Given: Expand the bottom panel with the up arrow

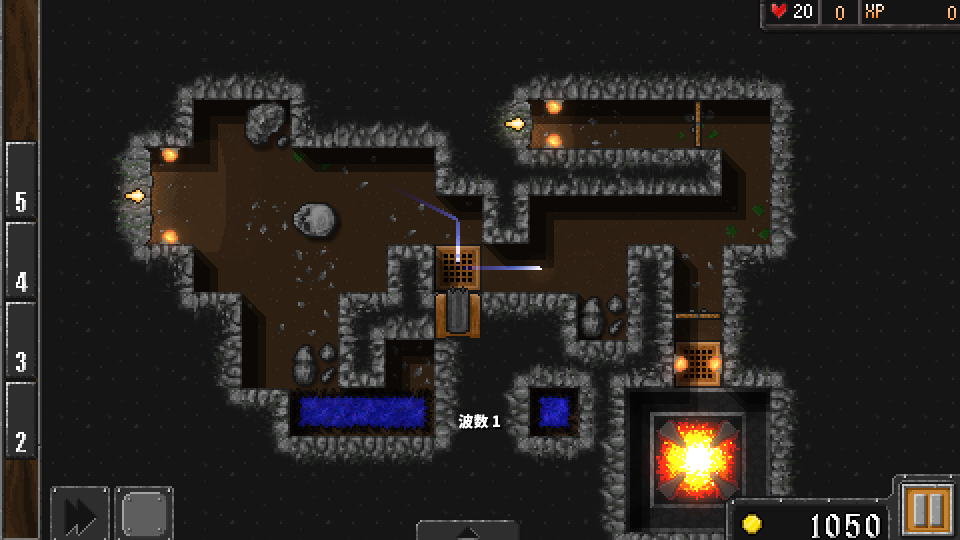Looking at the screenshot, I should (467, 531).
